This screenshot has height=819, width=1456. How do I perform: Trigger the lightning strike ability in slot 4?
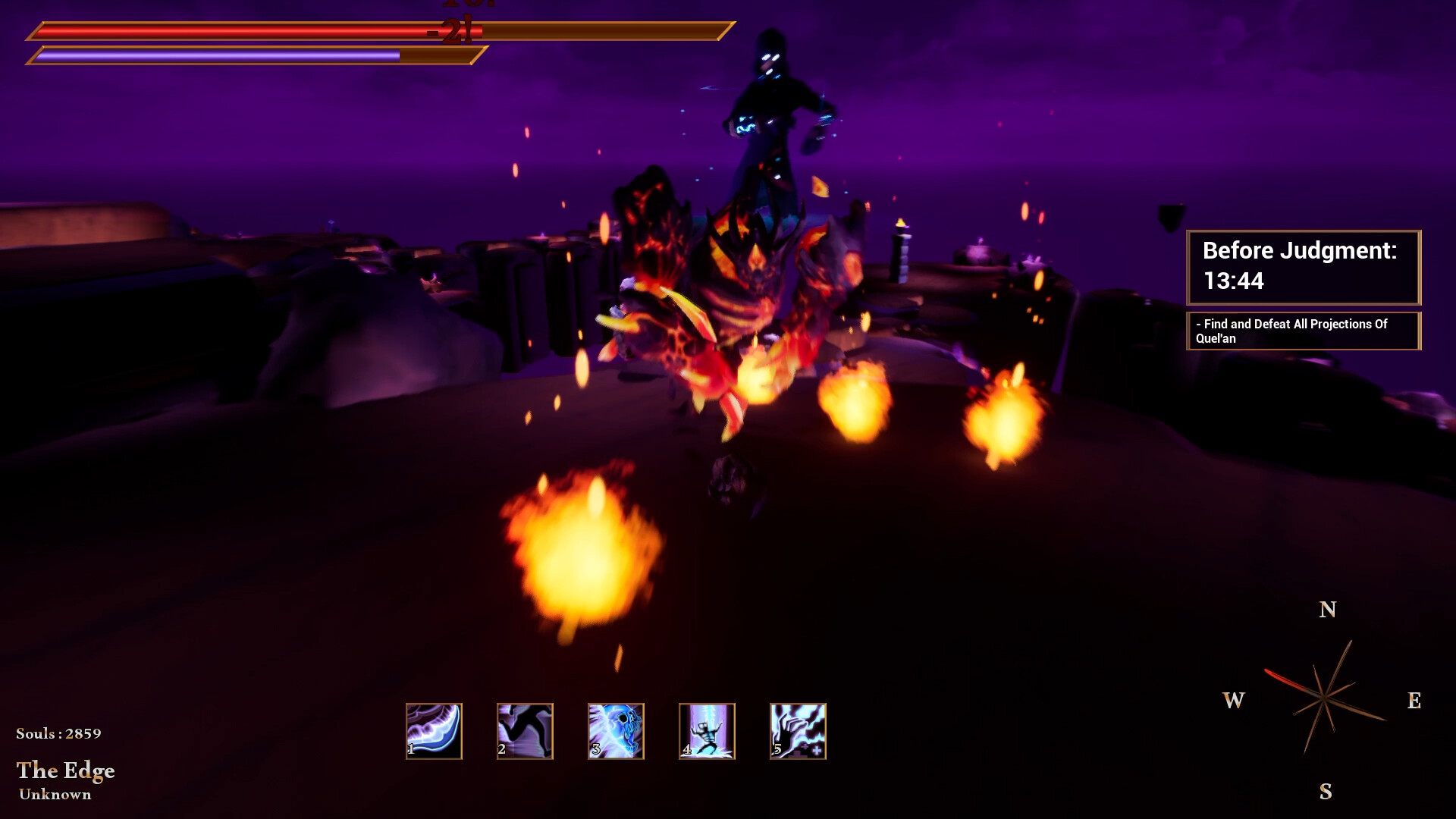(707, 730)
